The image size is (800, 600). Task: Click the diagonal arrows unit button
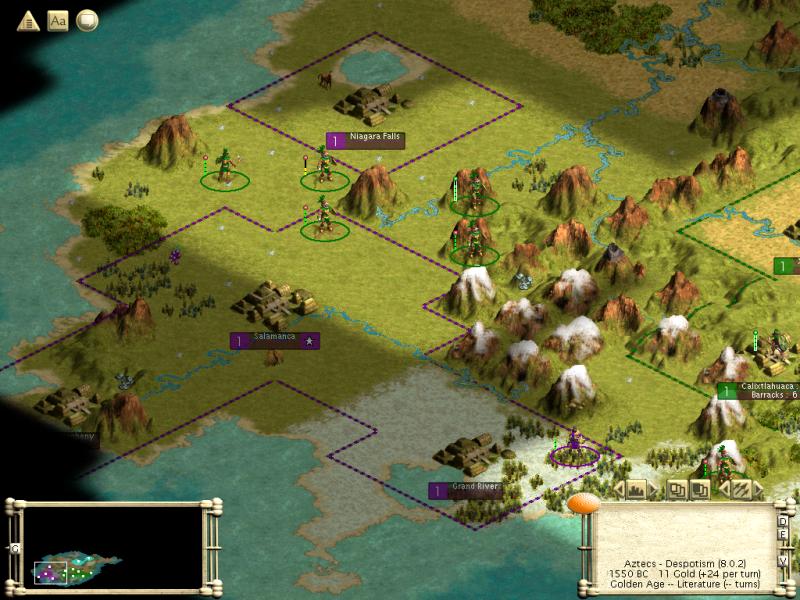click(741, 489)
